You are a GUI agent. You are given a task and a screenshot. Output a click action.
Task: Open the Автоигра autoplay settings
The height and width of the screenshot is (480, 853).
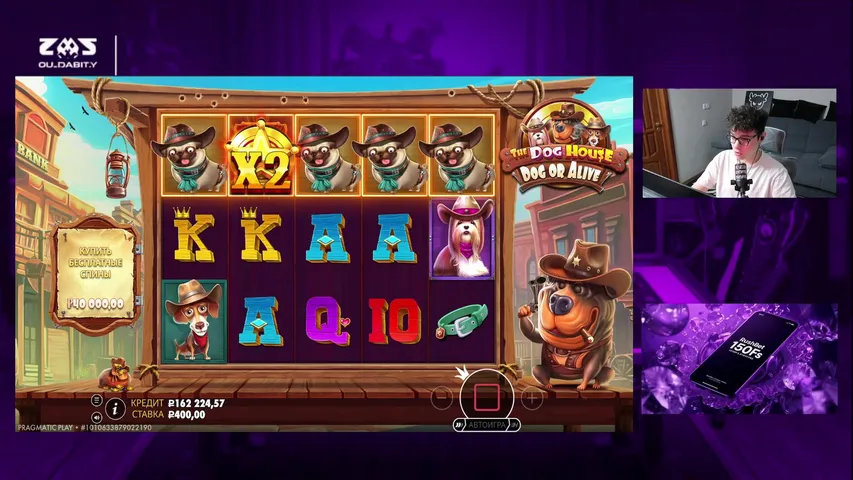[x=487, y=425]
